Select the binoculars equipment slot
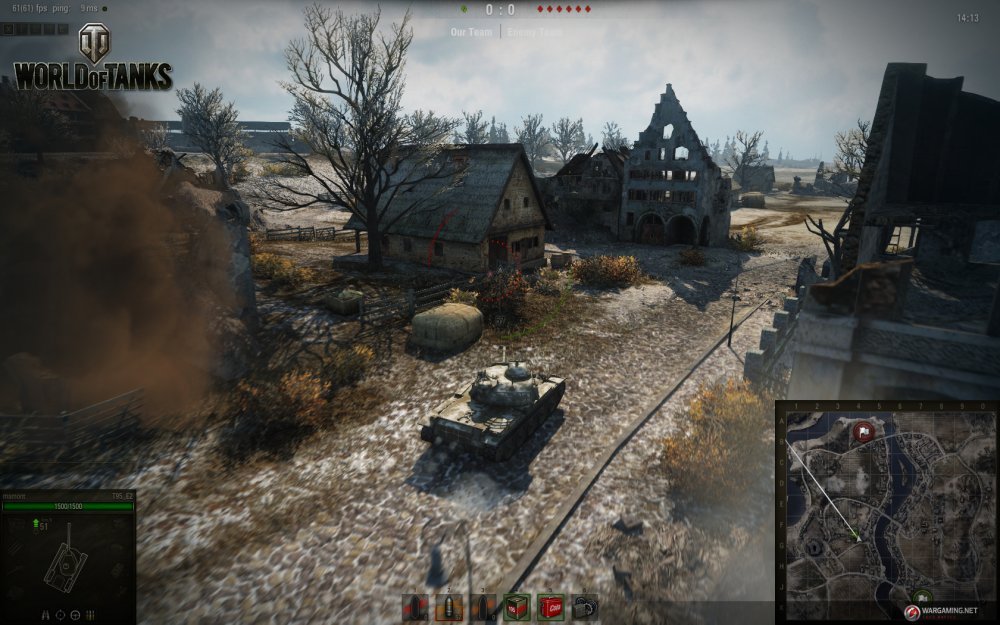This screenshot has width=1000, height=625. coord(585,607)
